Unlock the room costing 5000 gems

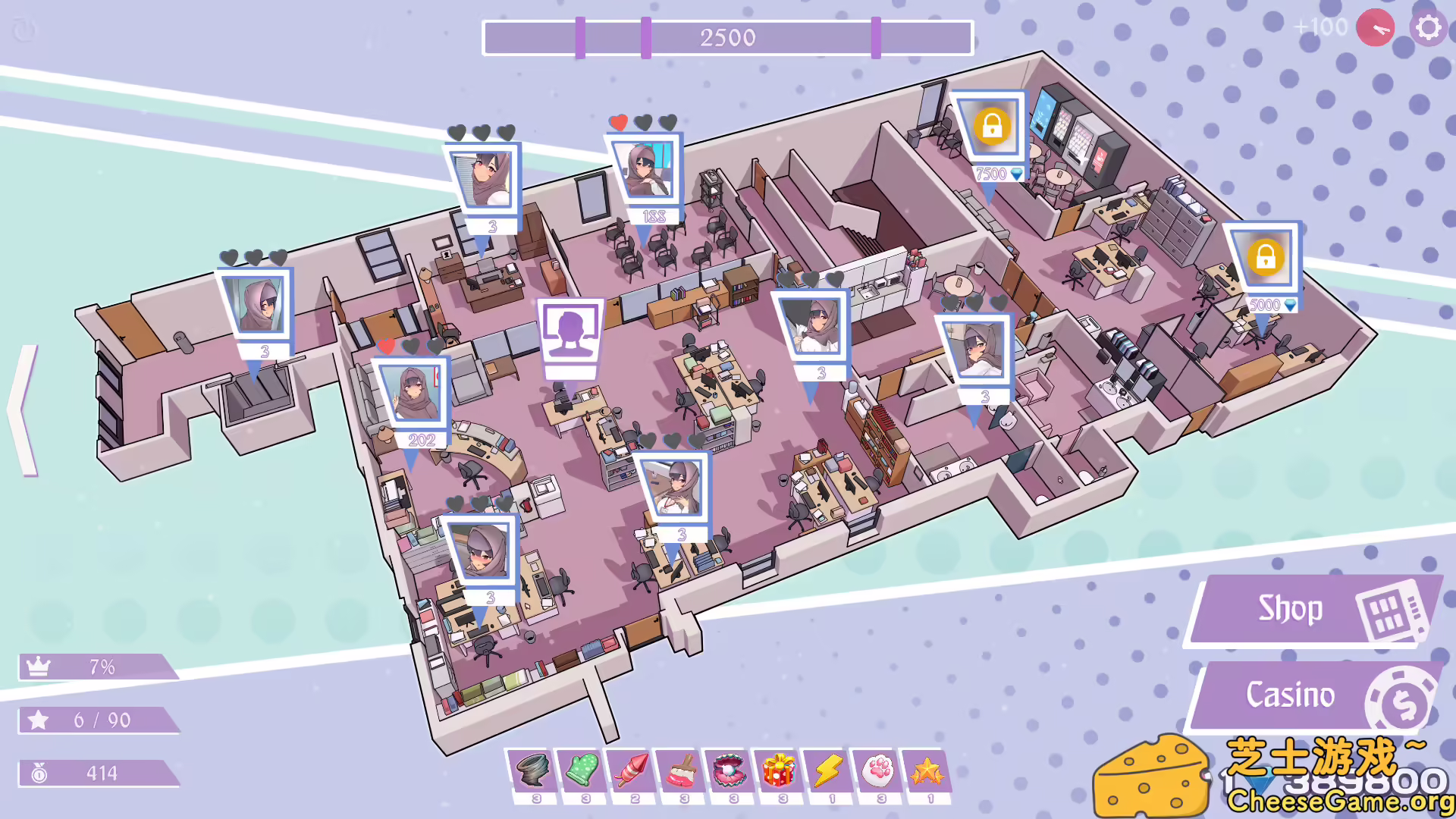pyautogui.click(x=1264, y=259)
